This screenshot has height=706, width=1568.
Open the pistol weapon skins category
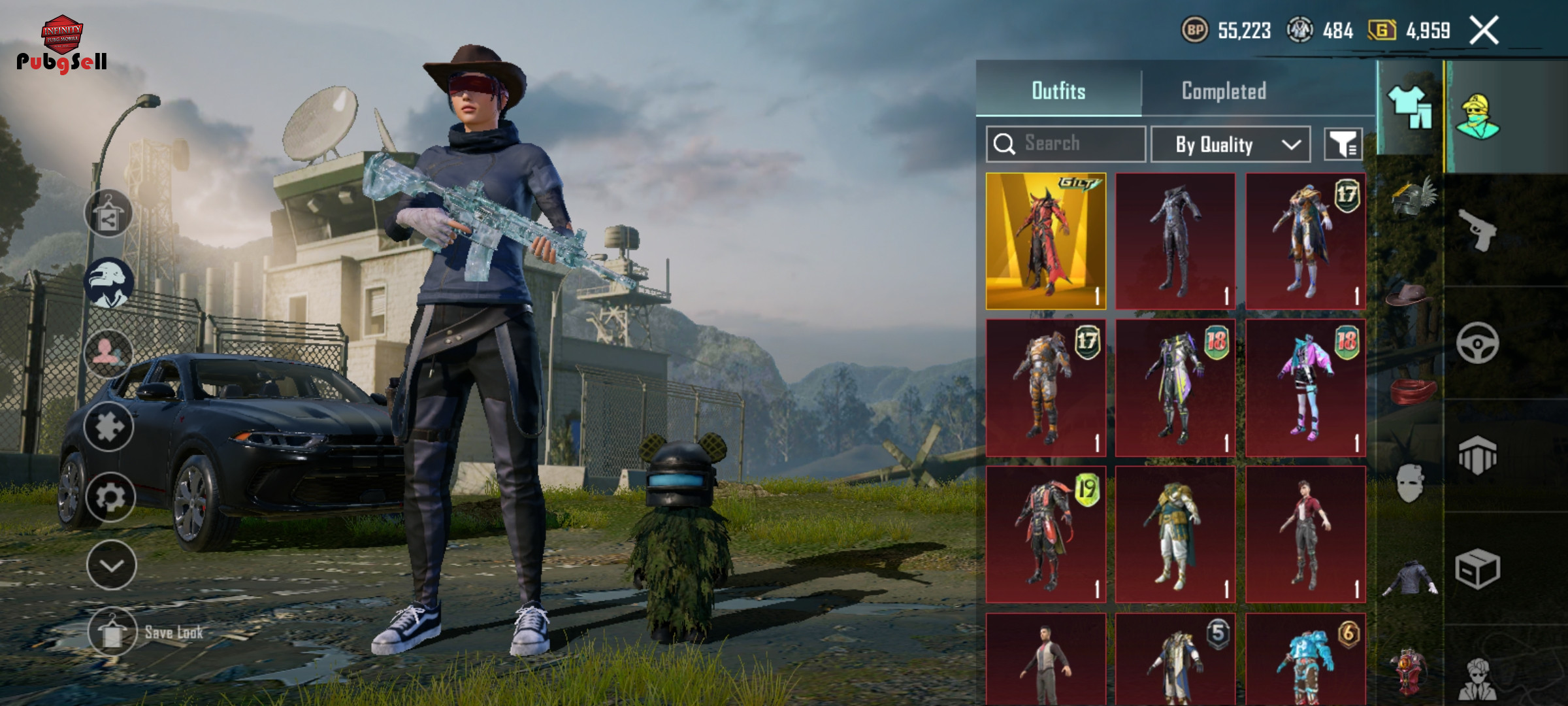click(1478, 230)
